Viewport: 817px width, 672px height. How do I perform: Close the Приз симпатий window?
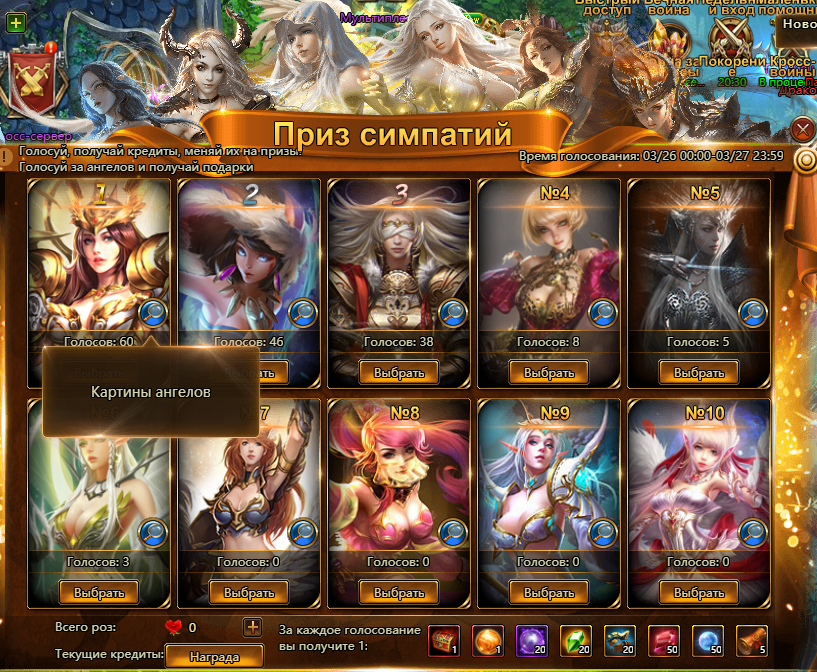(x=802, y=129)
